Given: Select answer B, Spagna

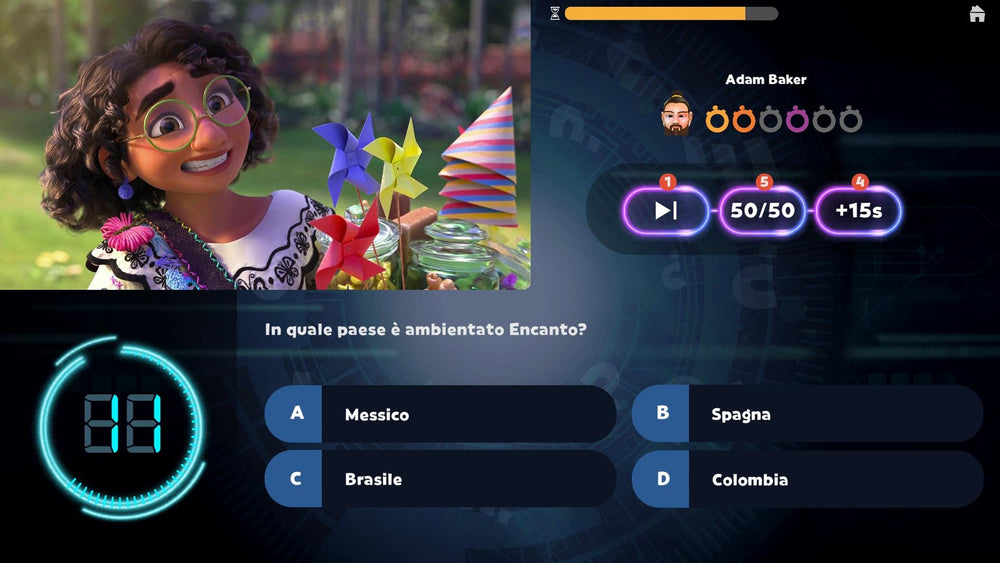Looking at the screenshot, I should (807, 414).
